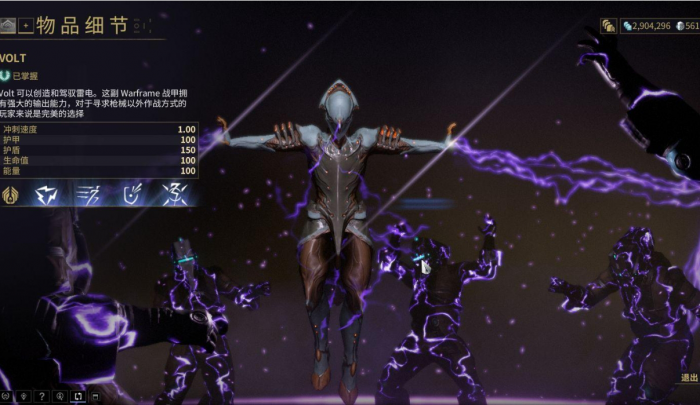Open the stacked coins icon near credits

608,26
